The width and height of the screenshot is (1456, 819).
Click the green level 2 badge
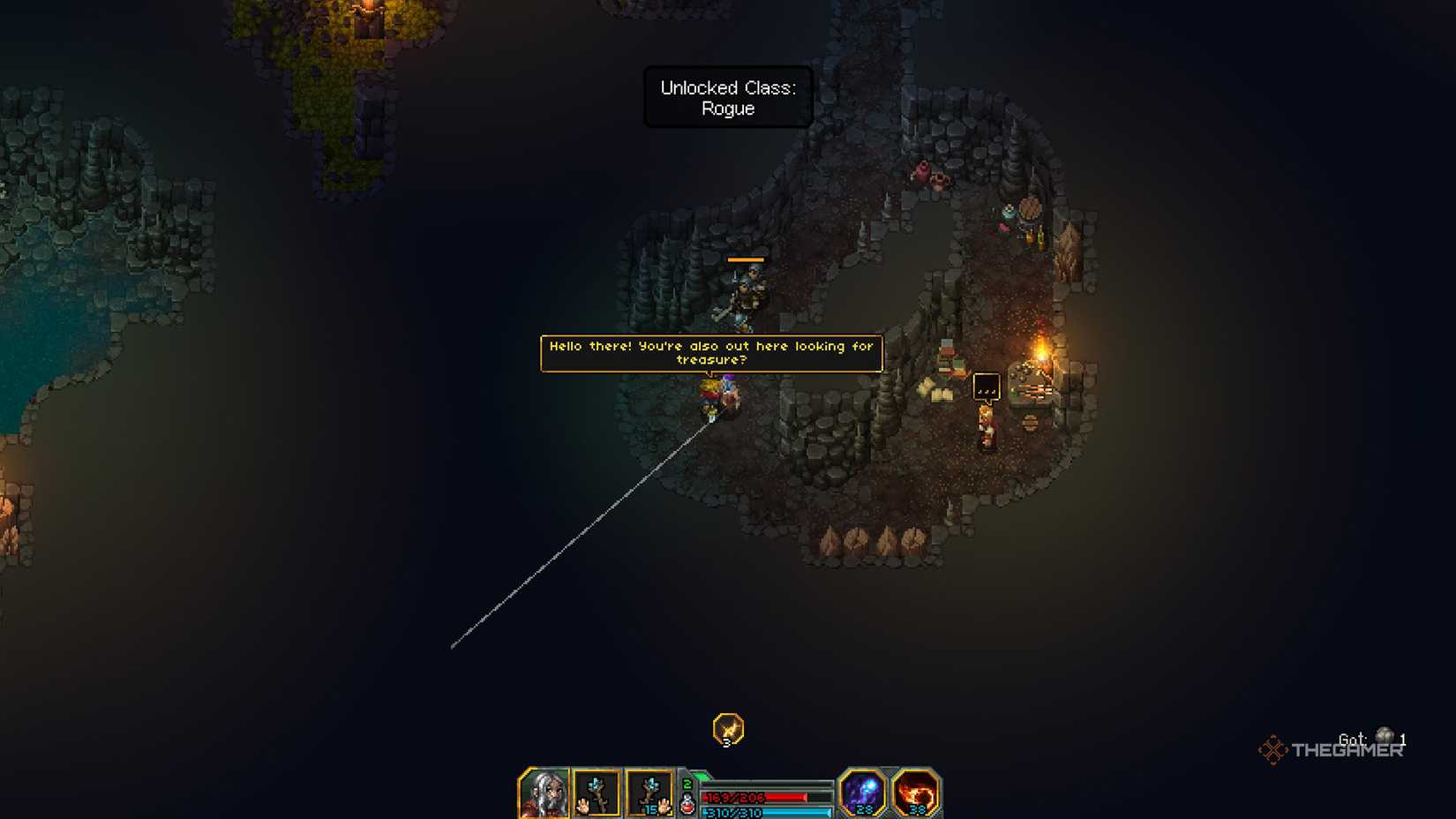click(x=687, y=784)
